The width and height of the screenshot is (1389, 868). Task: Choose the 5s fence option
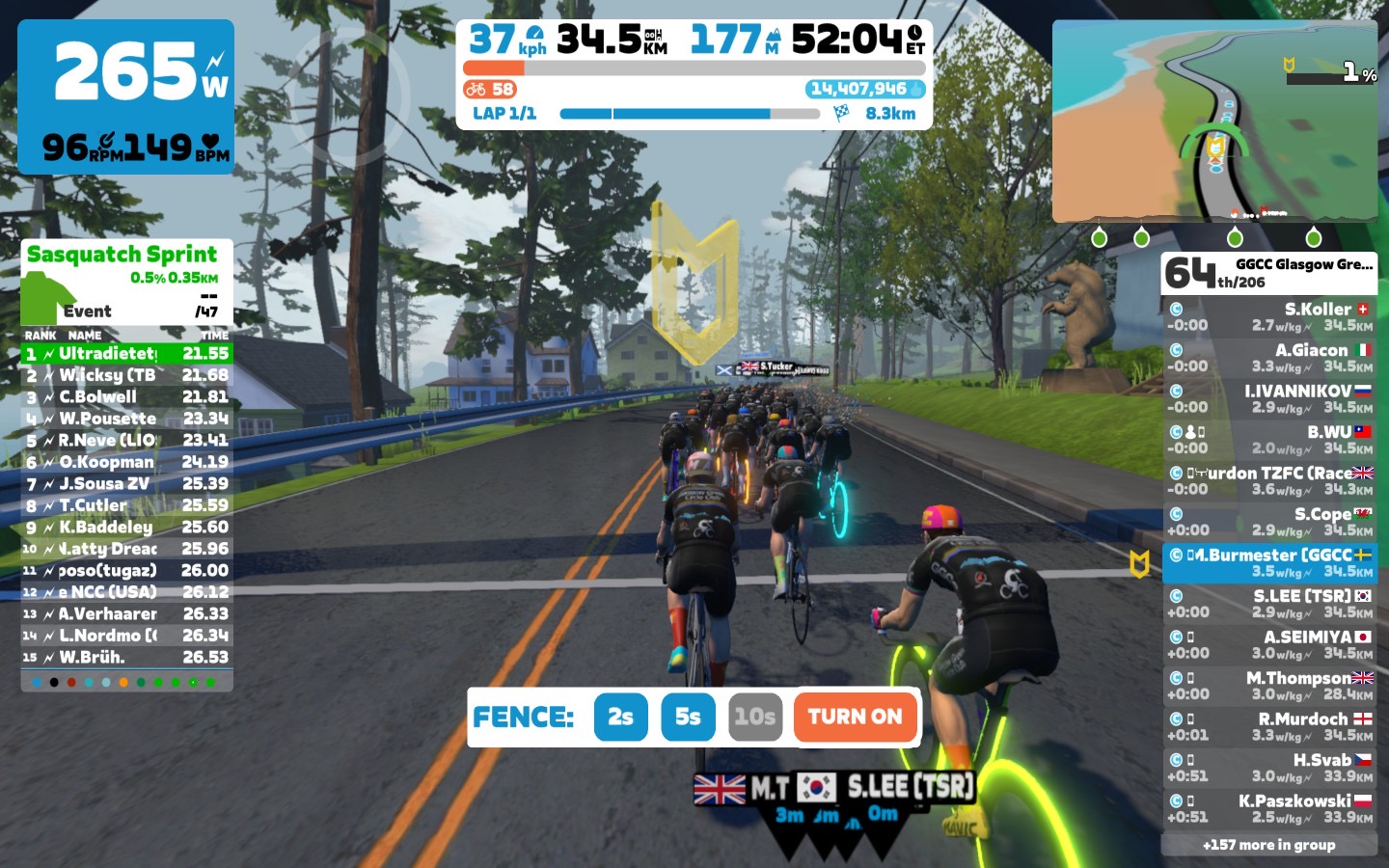click(688, 717)
